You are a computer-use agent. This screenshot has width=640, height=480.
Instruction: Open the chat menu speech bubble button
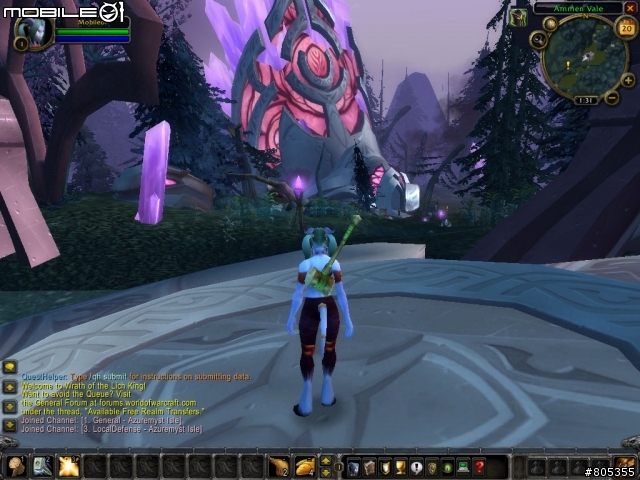(x=10, y=367)
